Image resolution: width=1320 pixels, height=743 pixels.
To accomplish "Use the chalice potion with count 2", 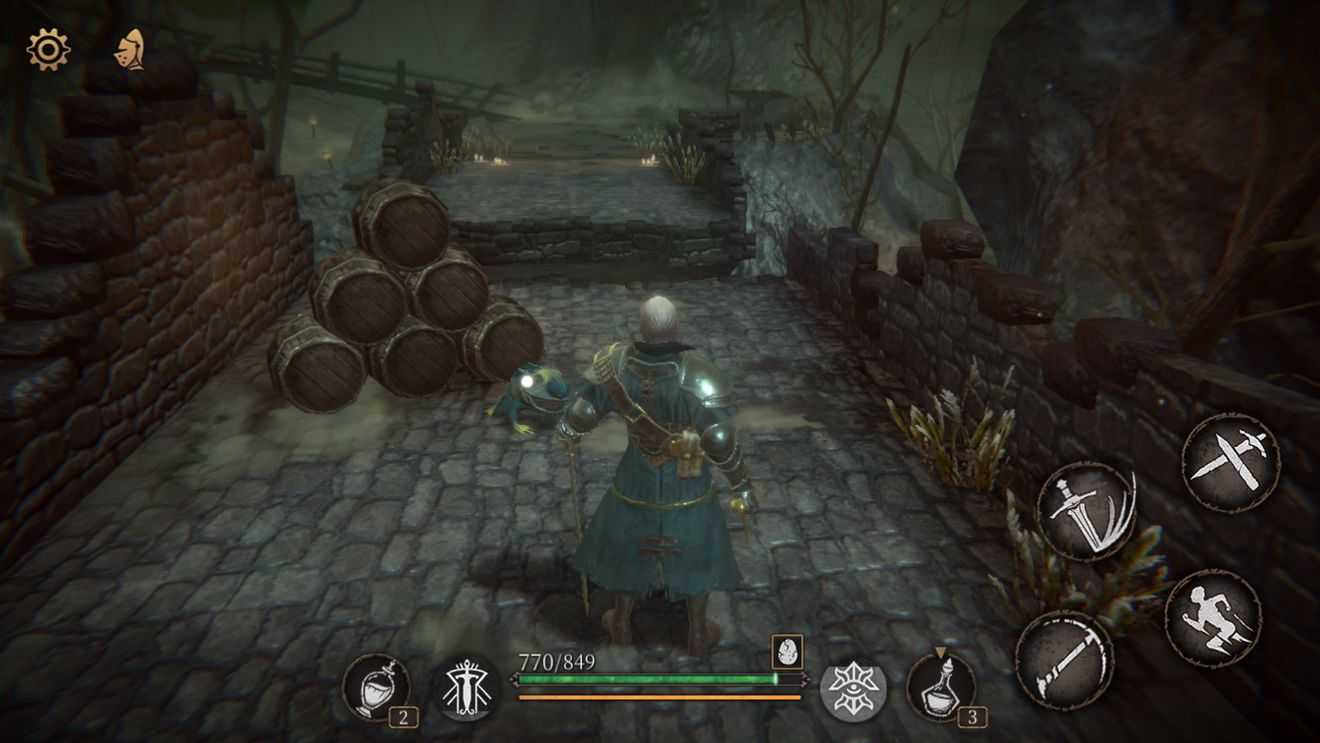I will 376,687.
